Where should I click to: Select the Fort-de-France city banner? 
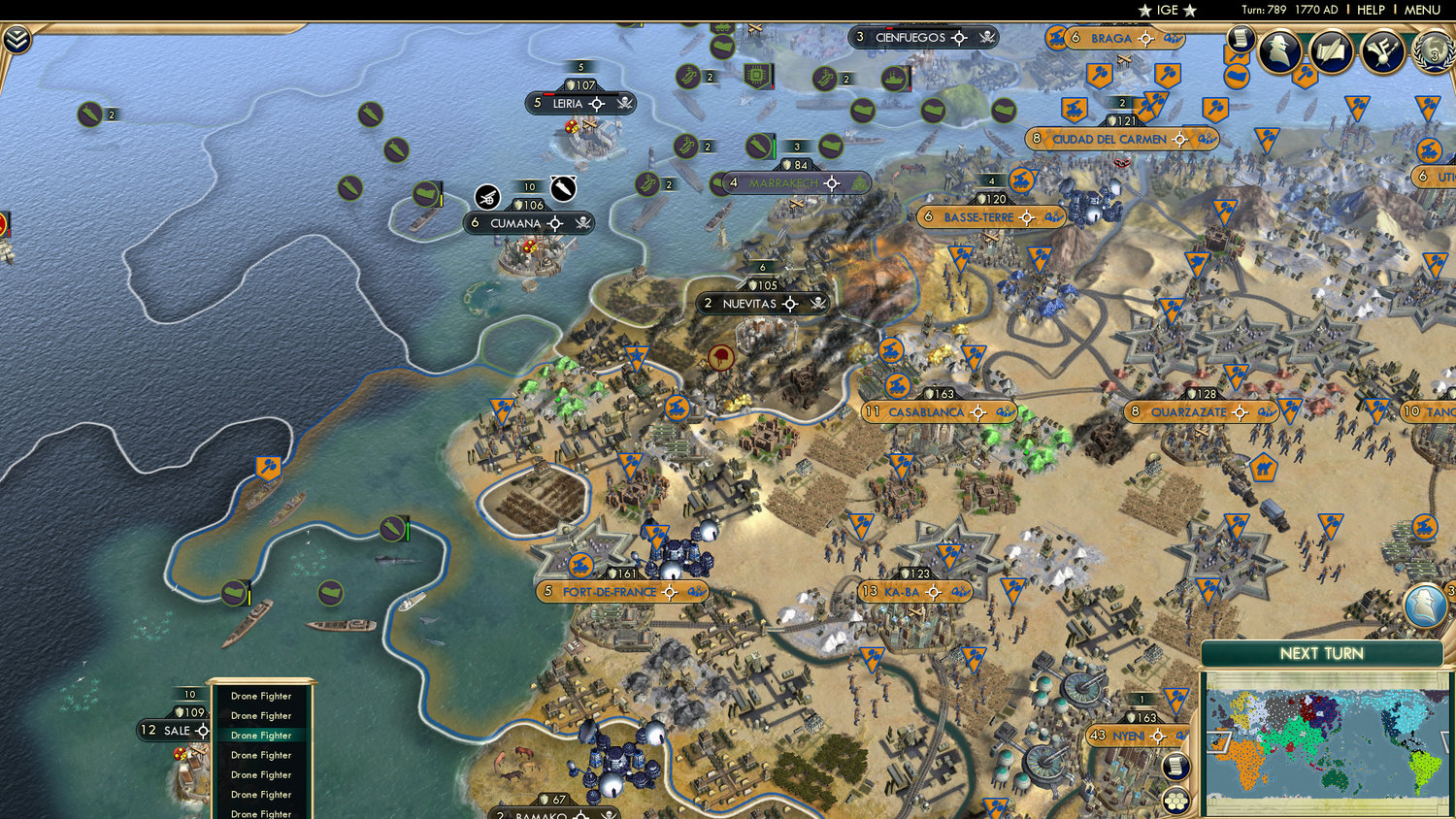(619, 590)
